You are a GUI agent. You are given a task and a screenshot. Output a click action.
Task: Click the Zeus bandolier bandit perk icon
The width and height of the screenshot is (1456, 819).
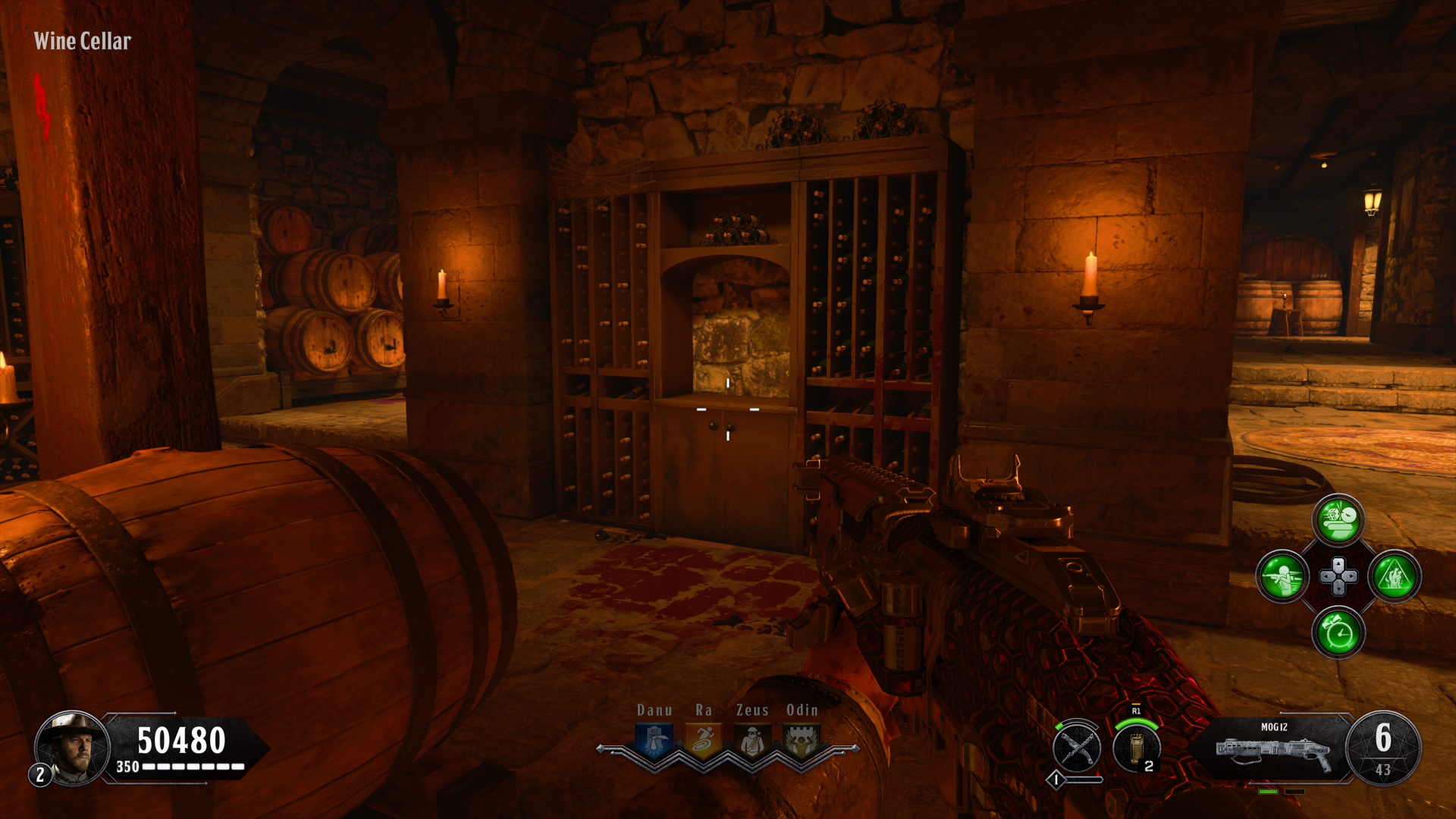point(752,741)
